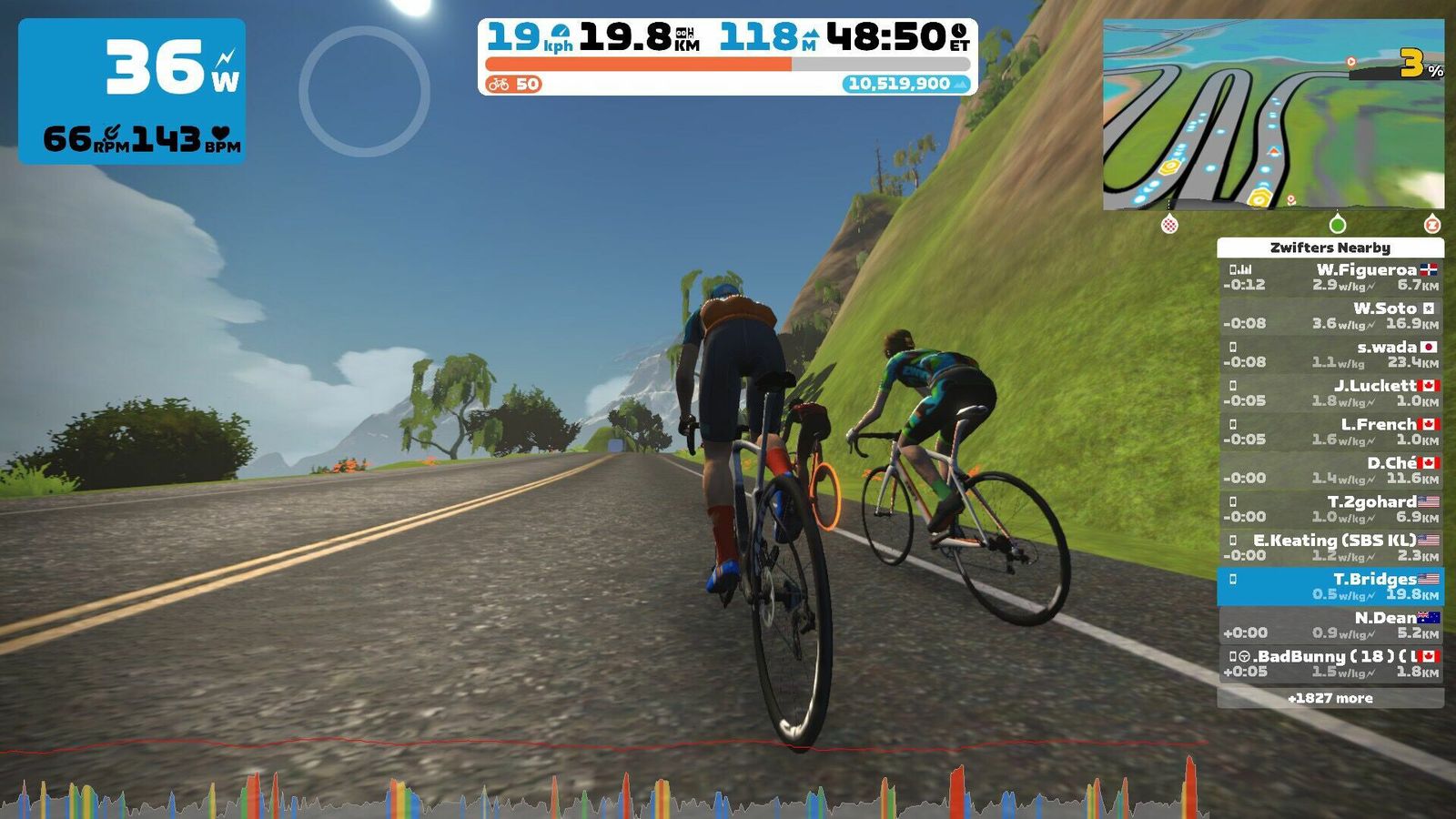Click the power and heart rate panel
The width and height of the screenshot is (1456, 819).
pyautogui.click(x=132, y=91)
